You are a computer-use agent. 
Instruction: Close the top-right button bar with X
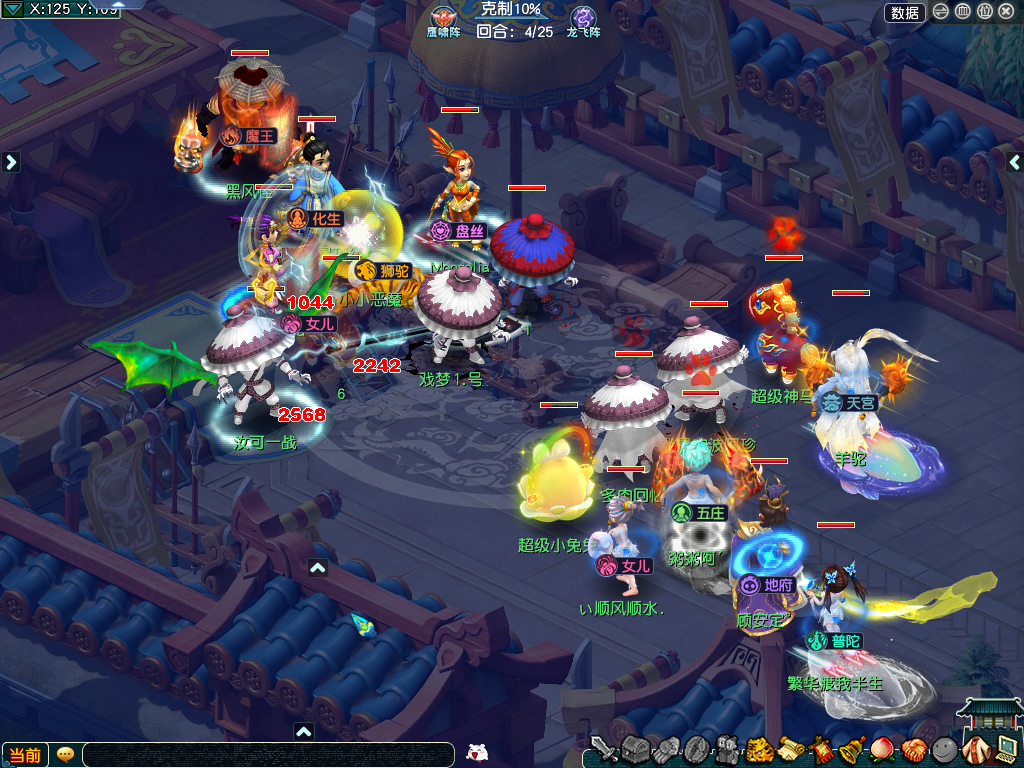pos(1006,12)
